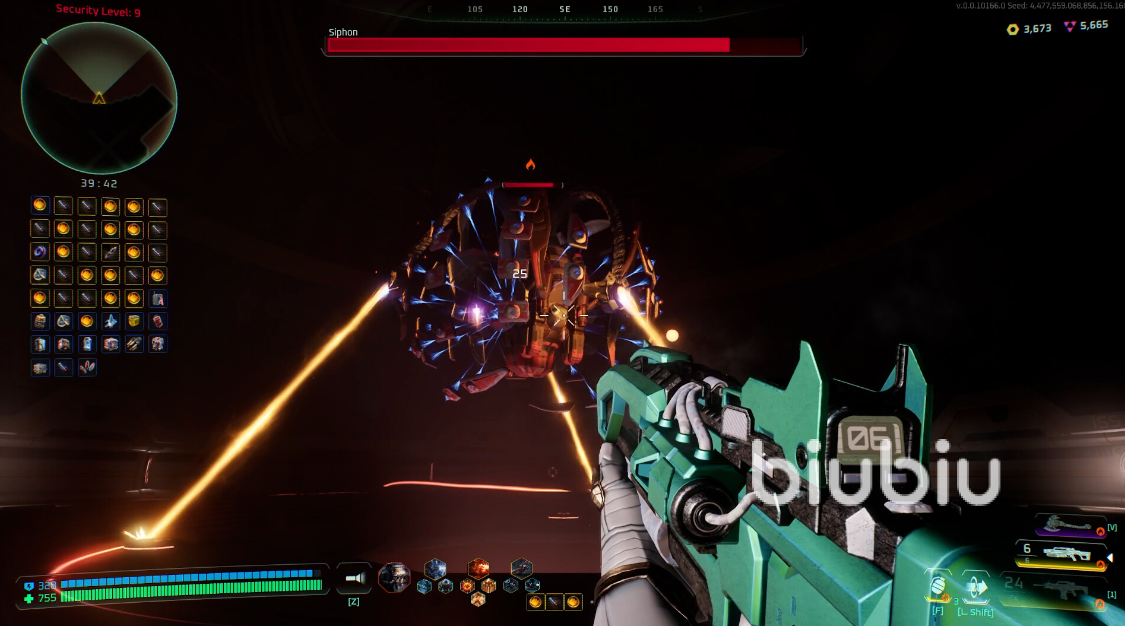Click the blue starburst upgrade icon
Image resolution: width=1125 pixels, height=626 pixels.
point(110,321)
